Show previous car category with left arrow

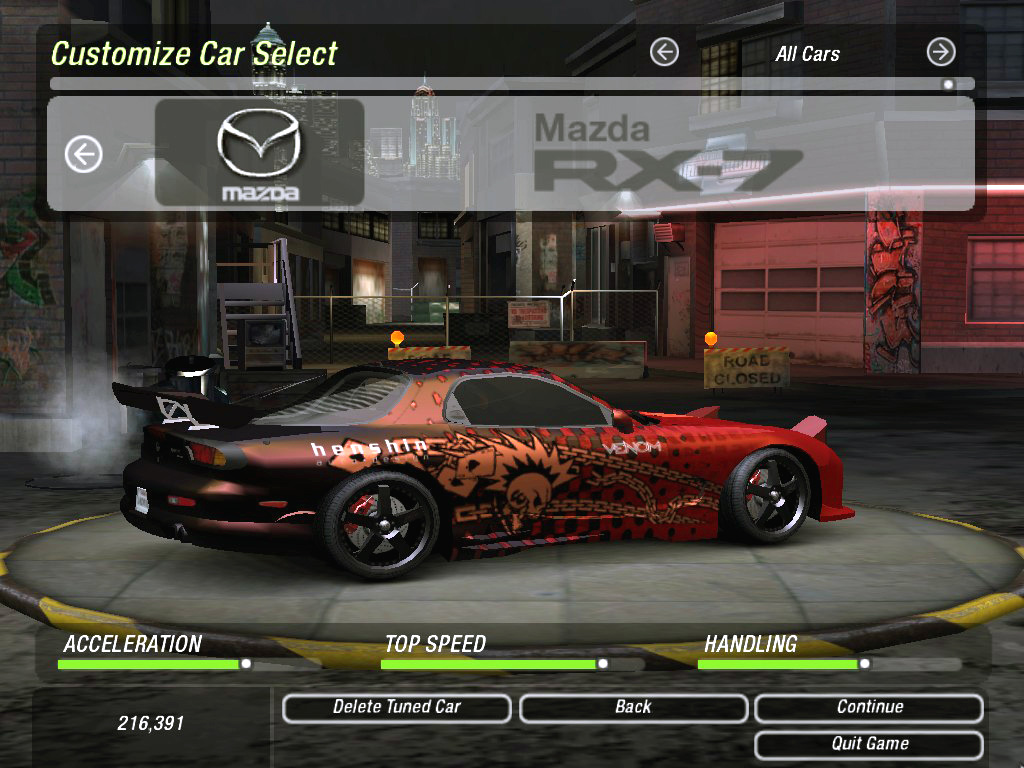click(664, 52)
